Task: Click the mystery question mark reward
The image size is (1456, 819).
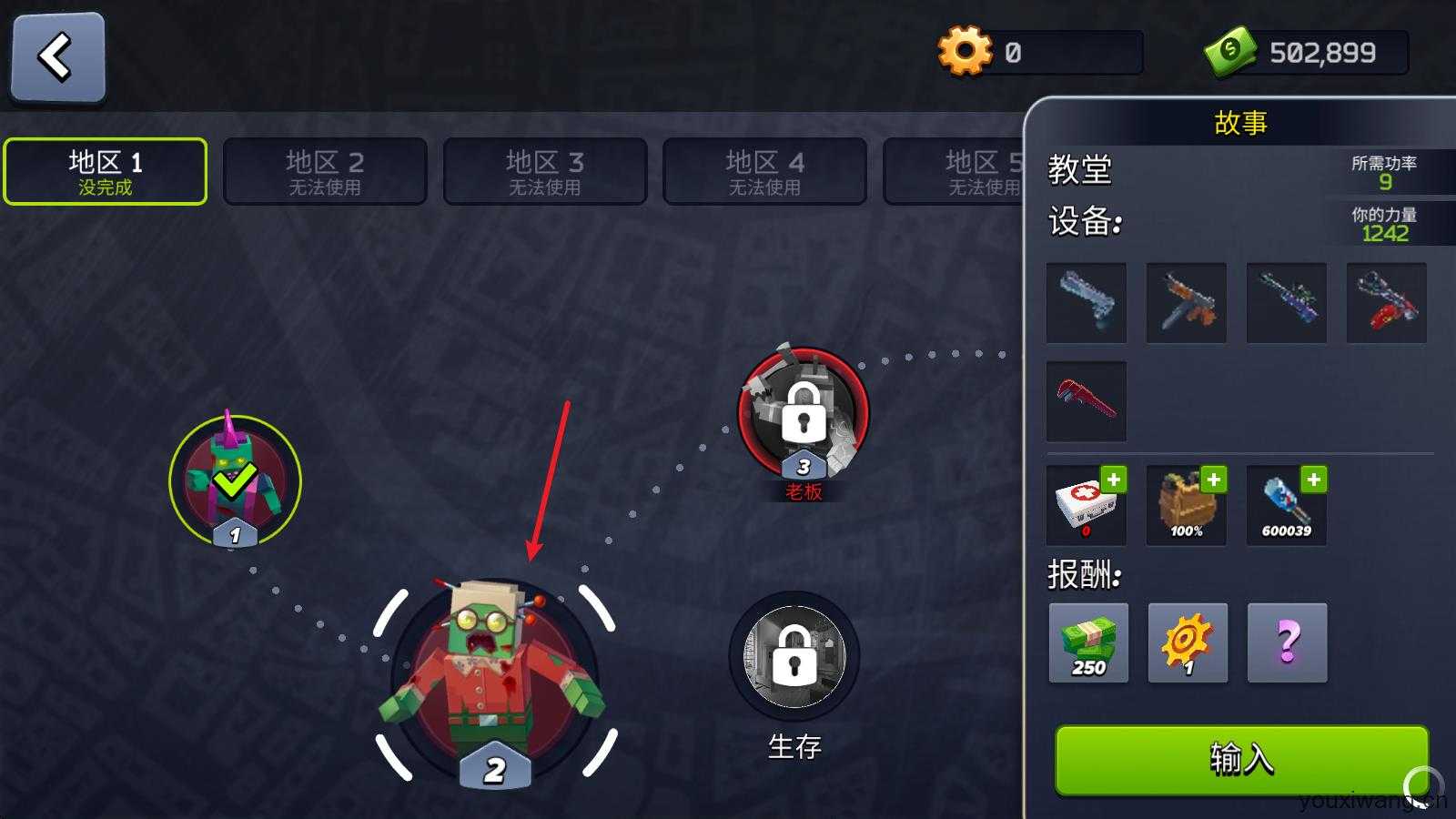Action: (x=1286, y=644)
